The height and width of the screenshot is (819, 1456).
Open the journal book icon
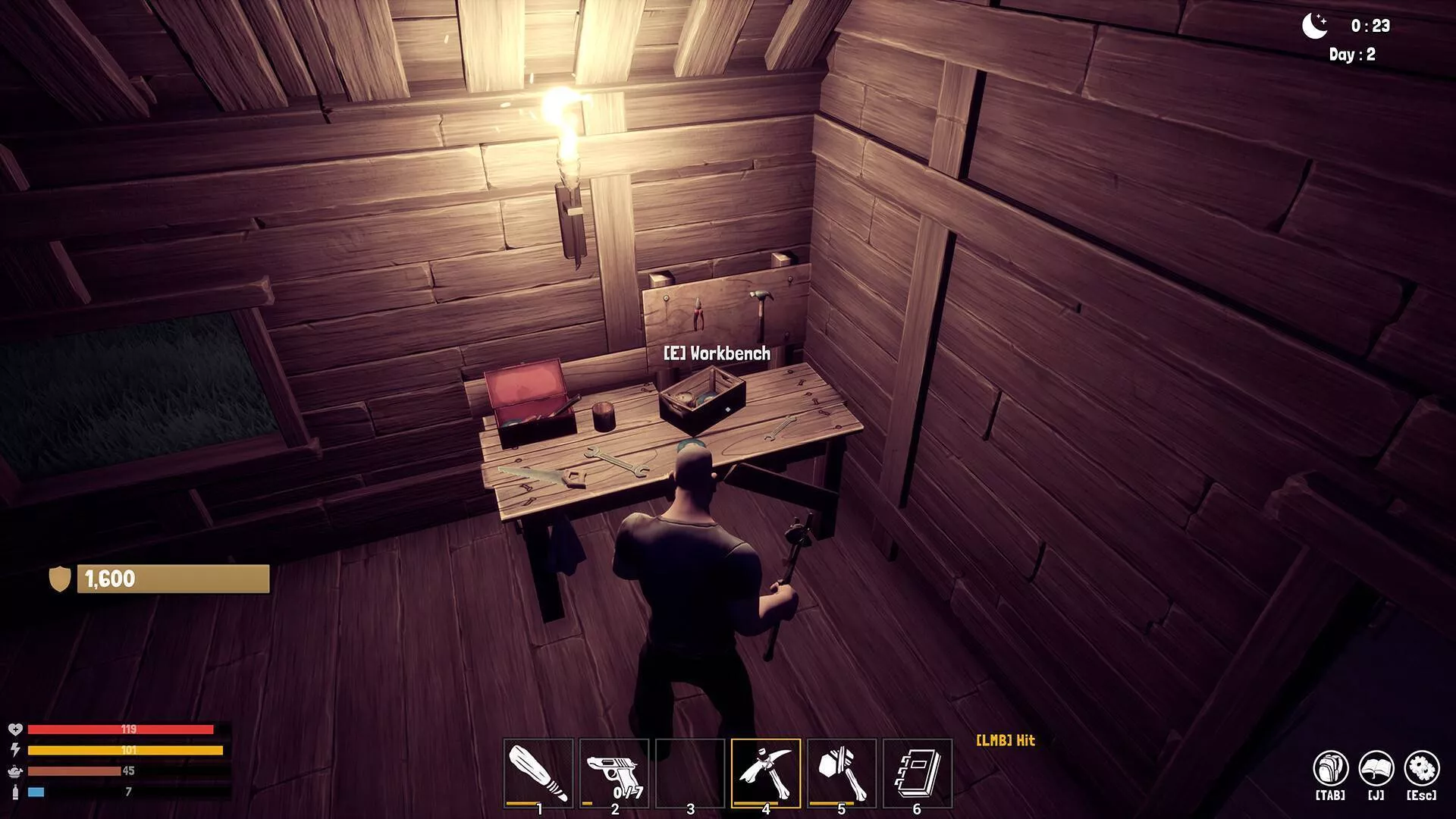pyautogui.click(x=1376, y=769)
